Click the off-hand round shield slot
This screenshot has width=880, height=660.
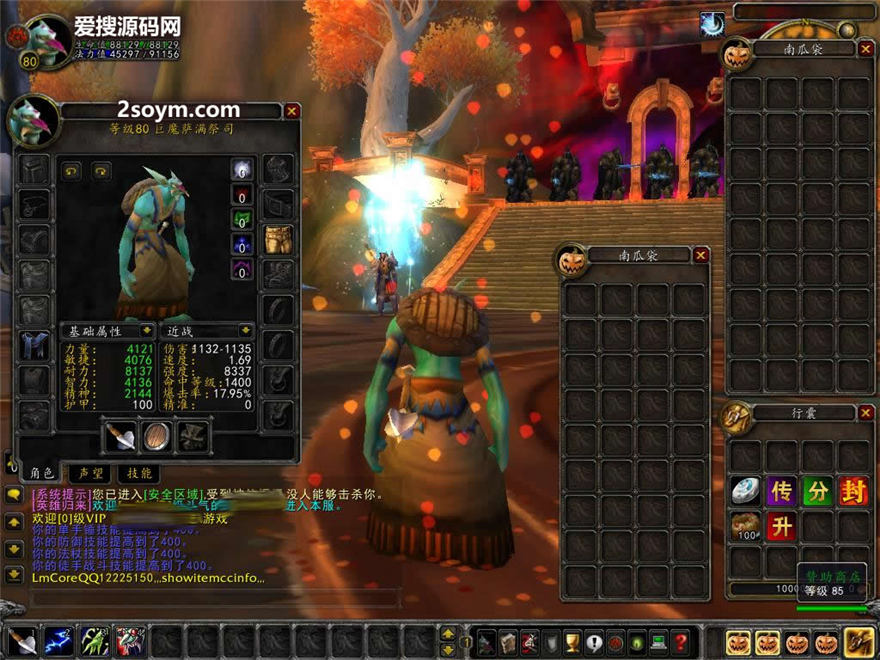pyautogui.click(x=157, y=436)
